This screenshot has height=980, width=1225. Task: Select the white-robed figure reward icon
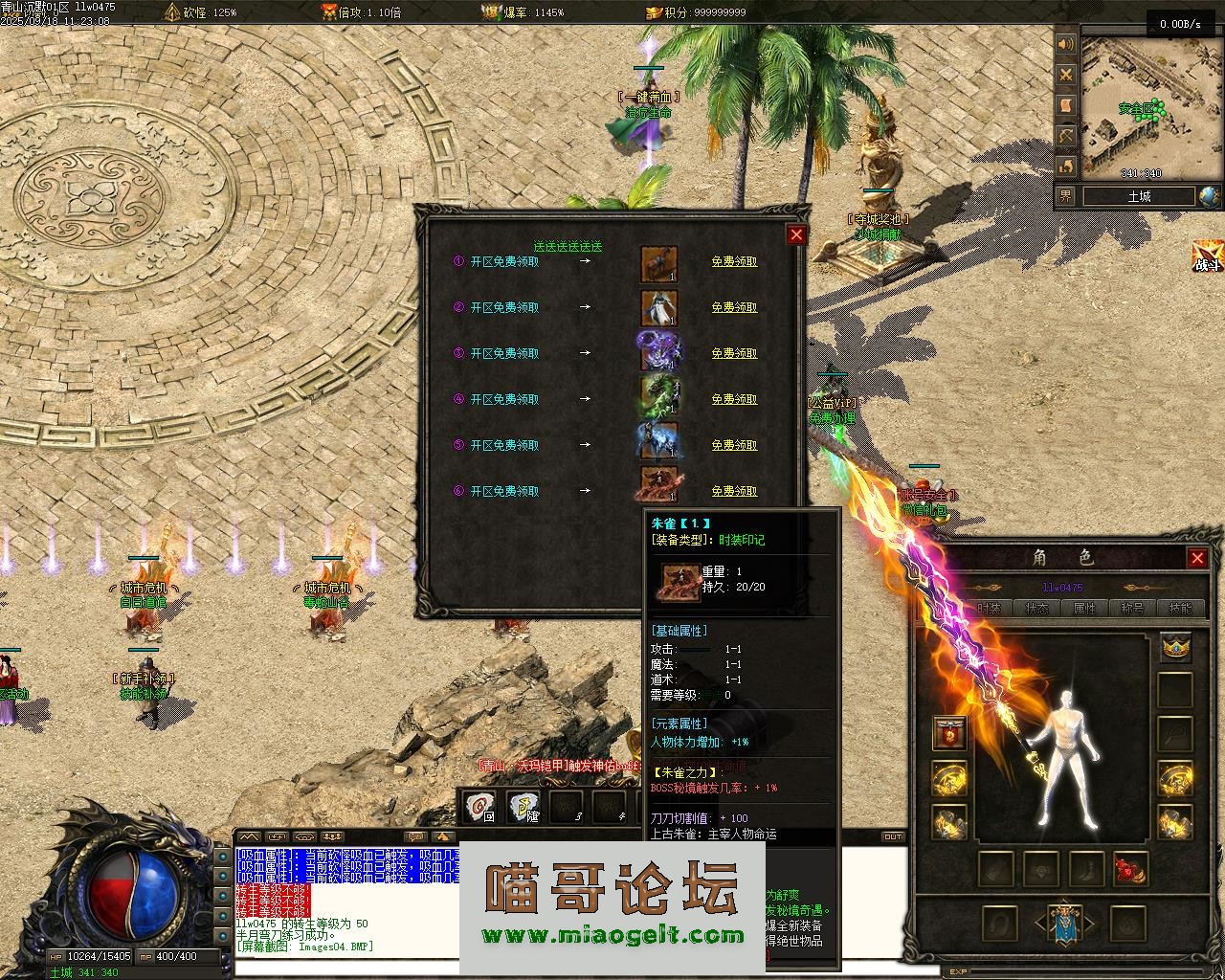coord(658,308)
